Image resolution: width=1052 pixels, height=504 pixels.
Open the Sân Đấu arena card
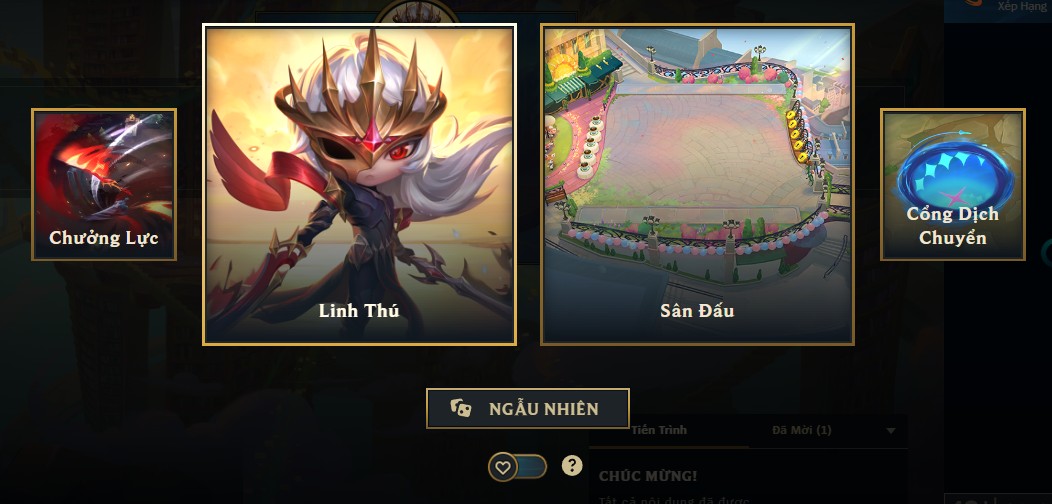pos(697,184)
